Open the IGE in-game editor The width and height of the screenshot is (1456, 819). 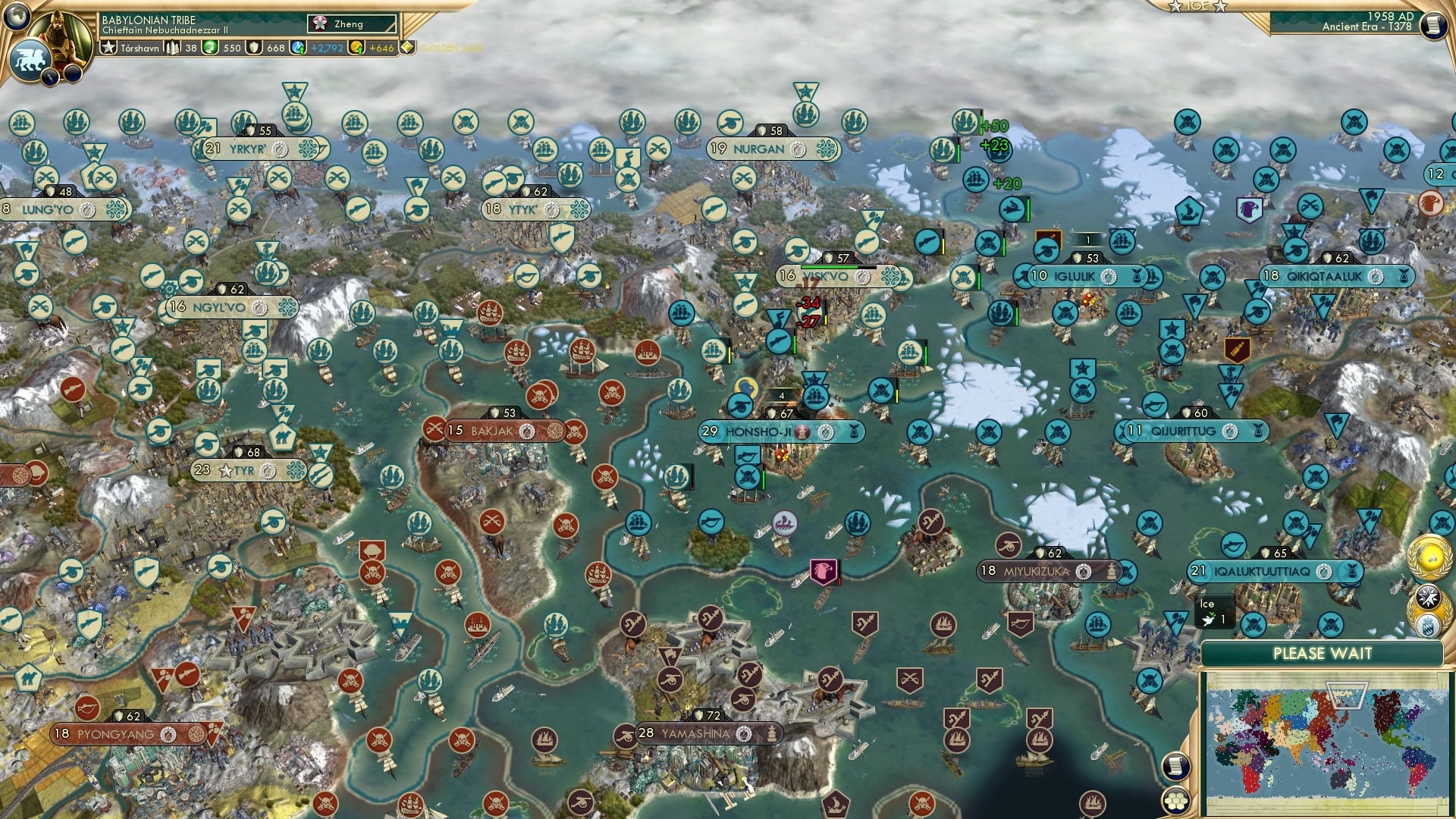1198,6
